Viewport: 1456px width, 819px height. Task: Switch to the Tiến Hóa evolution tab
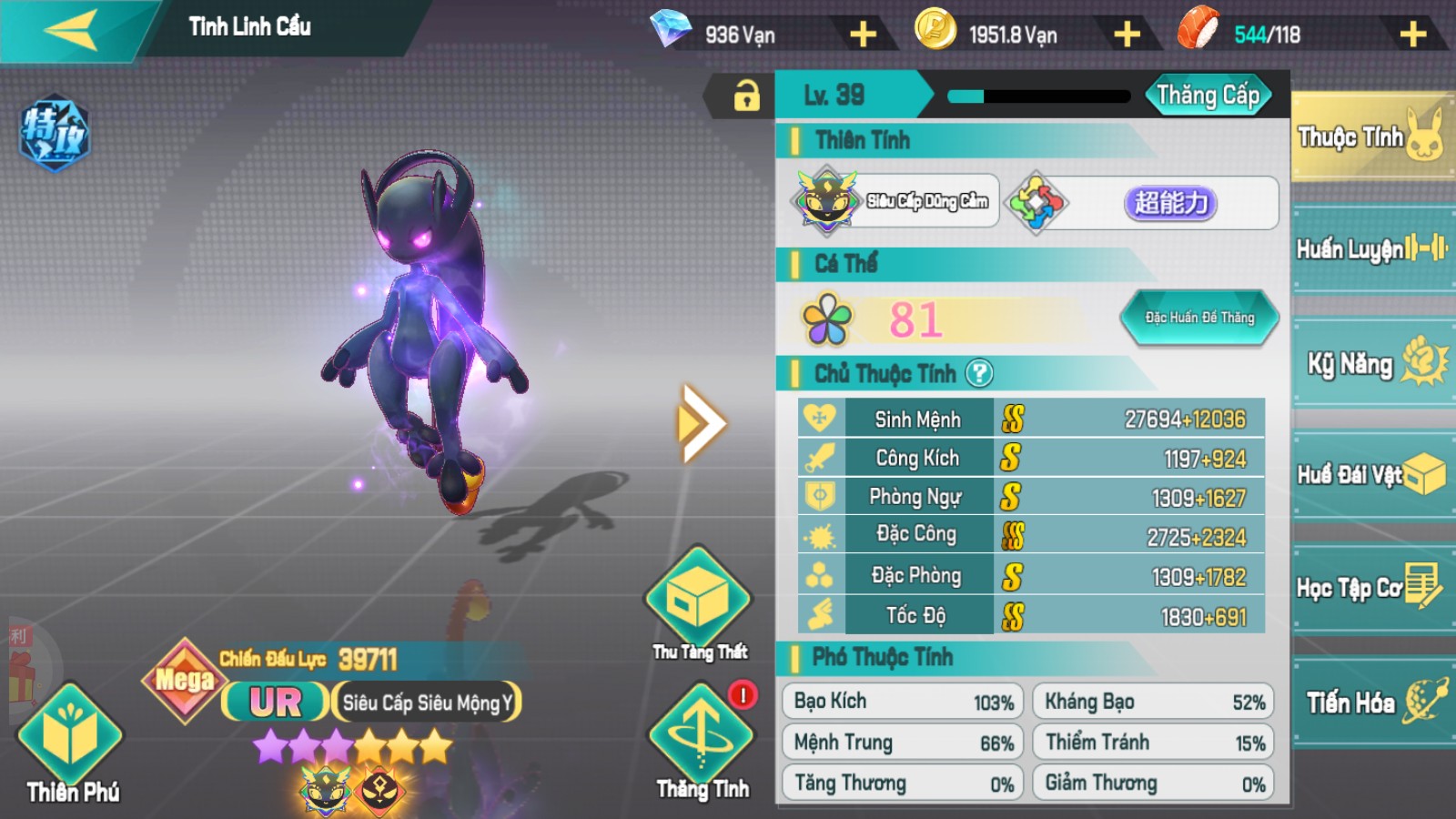point(1370,702)
